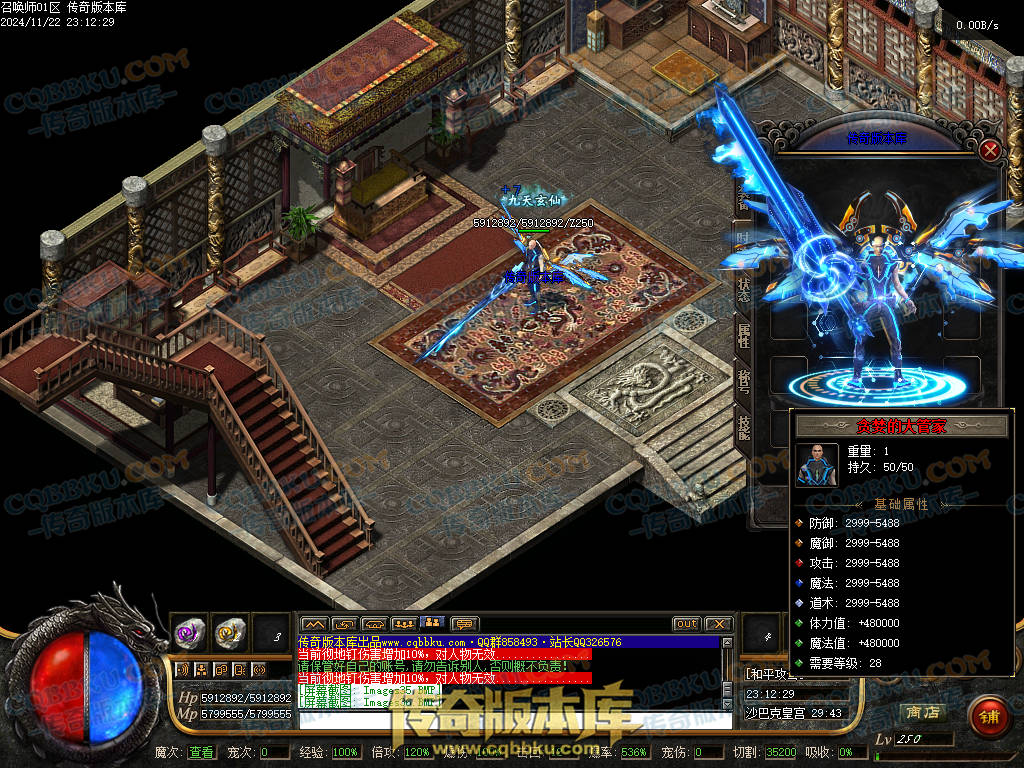
Task: Switch to the 状态 status tab
Action: (x=744, y=284)
